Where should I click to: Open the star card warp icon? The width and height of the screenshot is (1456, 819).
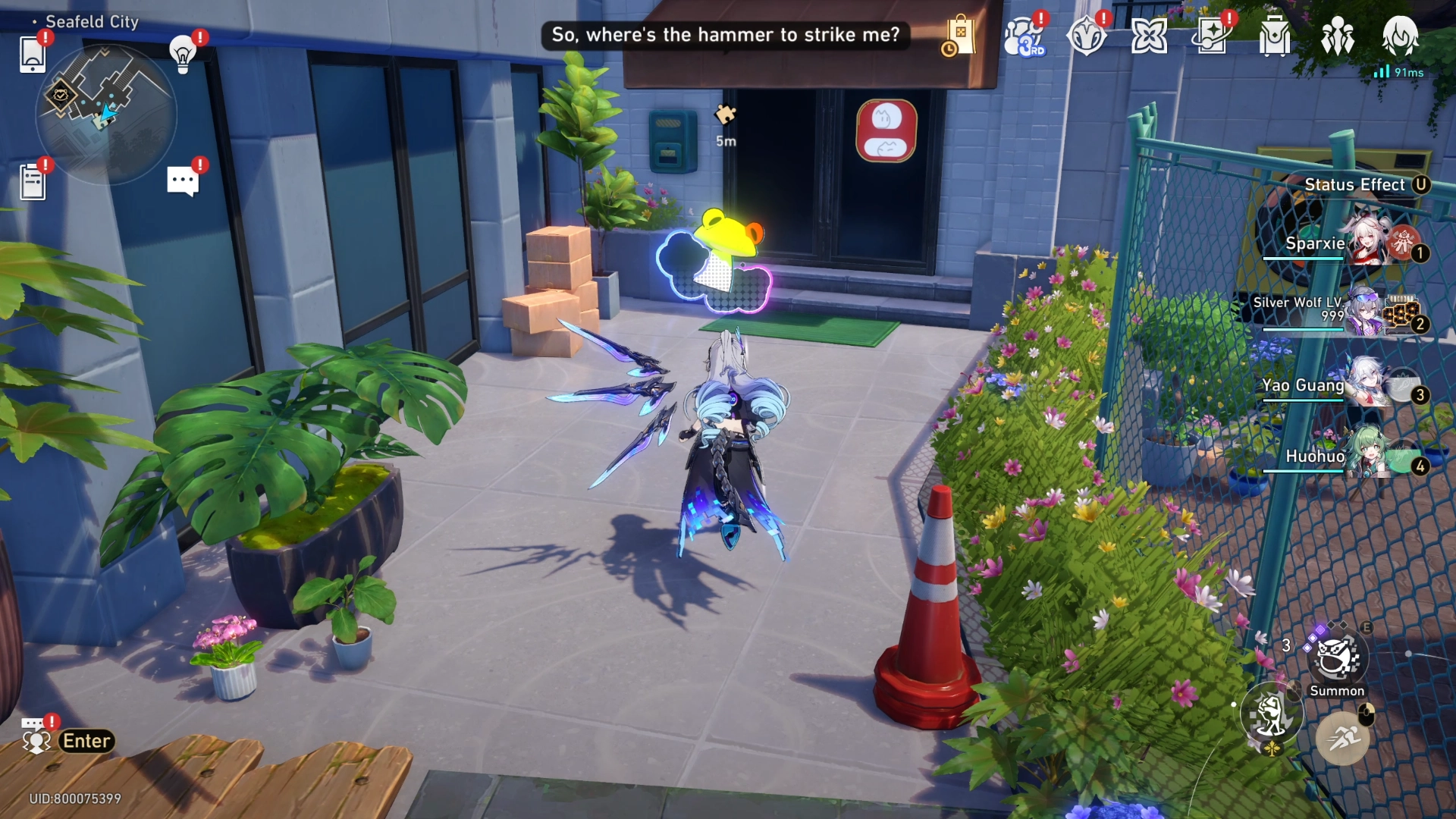point(1211,36)
